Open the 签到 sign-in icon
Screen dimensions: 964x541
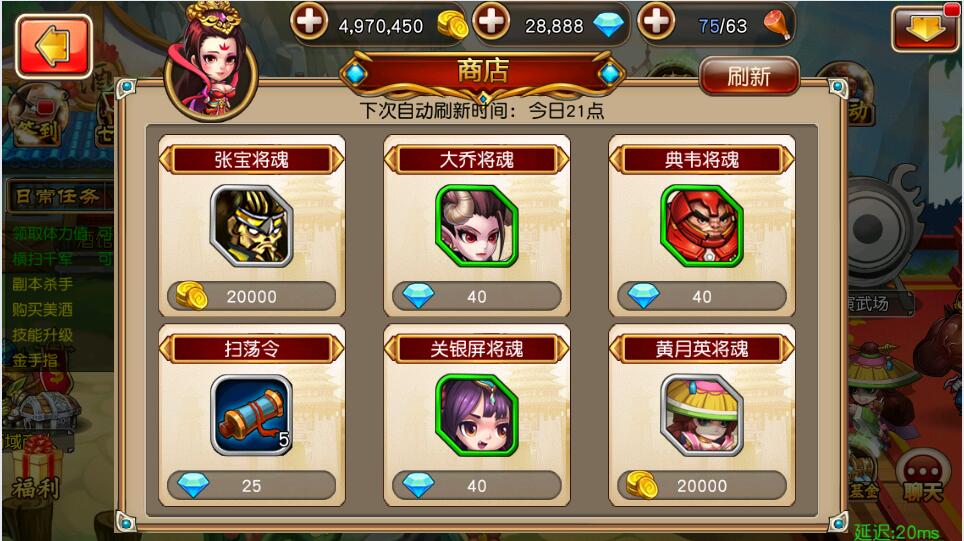(x=34, y=120)
